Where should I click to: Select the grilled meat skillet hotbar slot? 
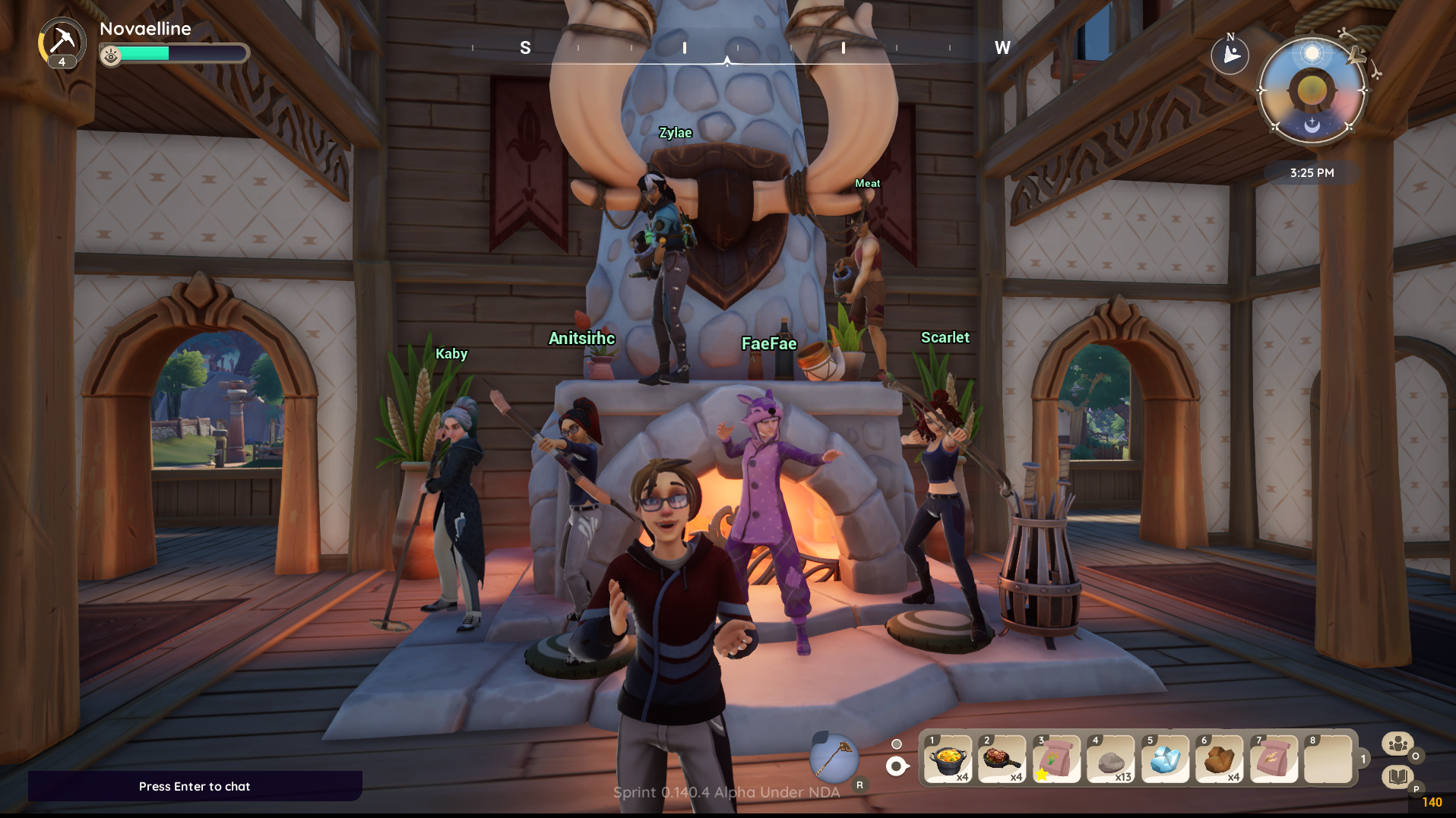(x=1002, y=759)
